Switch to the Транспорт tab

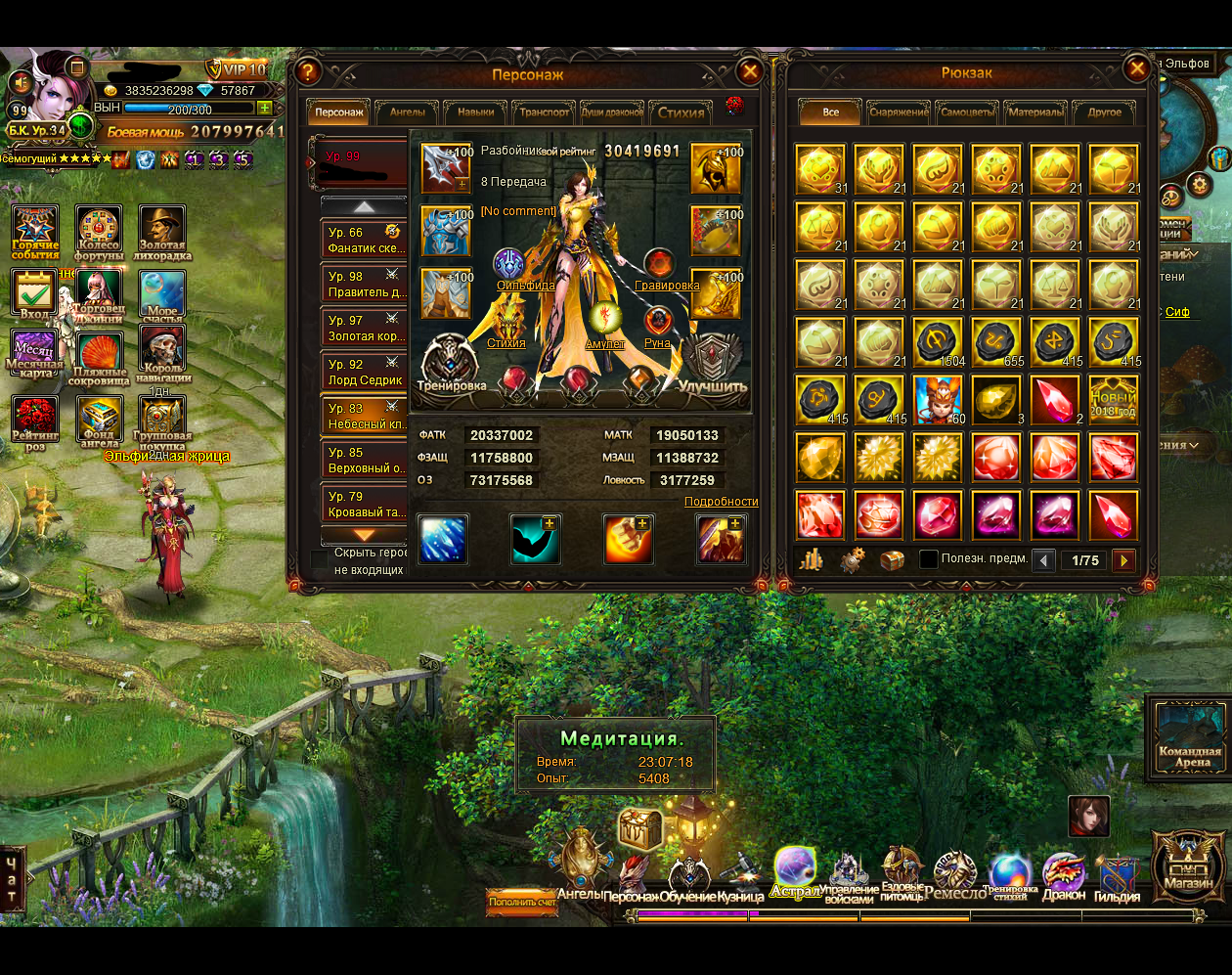[545, 112]
